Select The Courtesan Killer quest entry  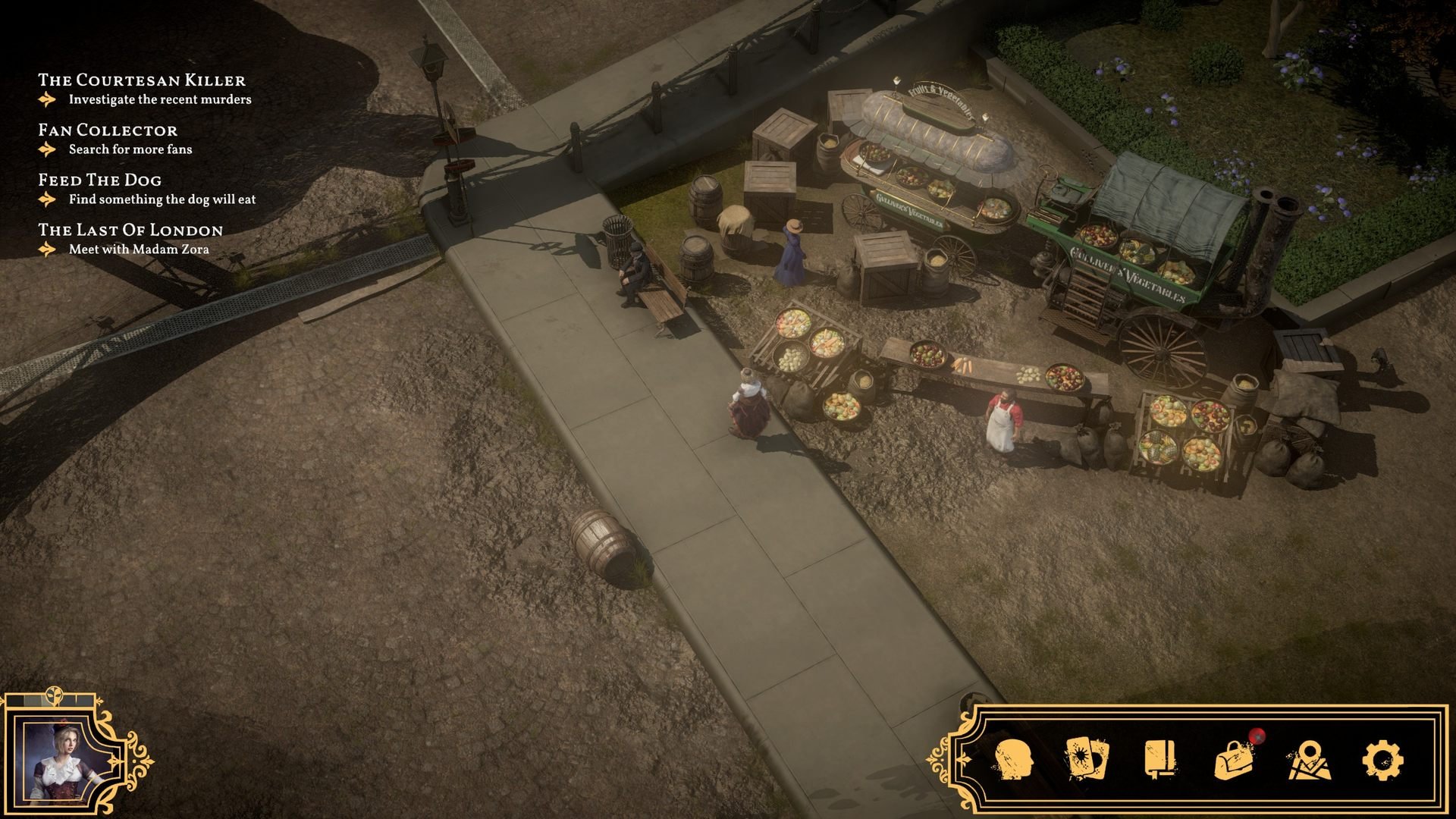[x=142, y=80]
